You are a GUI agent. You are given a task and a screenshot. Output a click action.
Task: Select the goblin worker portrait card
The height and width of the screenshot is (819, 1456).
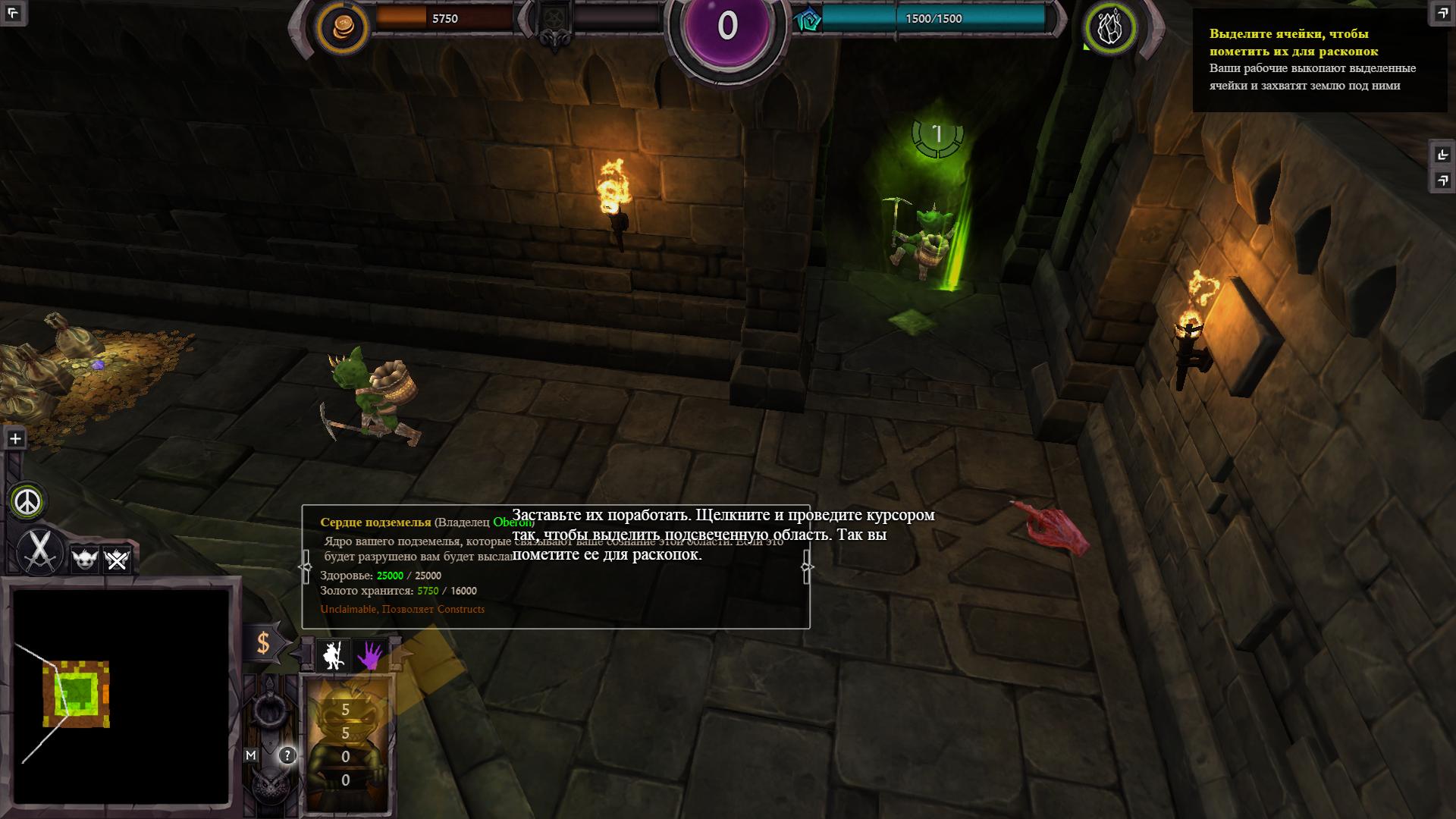click(347, 743)
